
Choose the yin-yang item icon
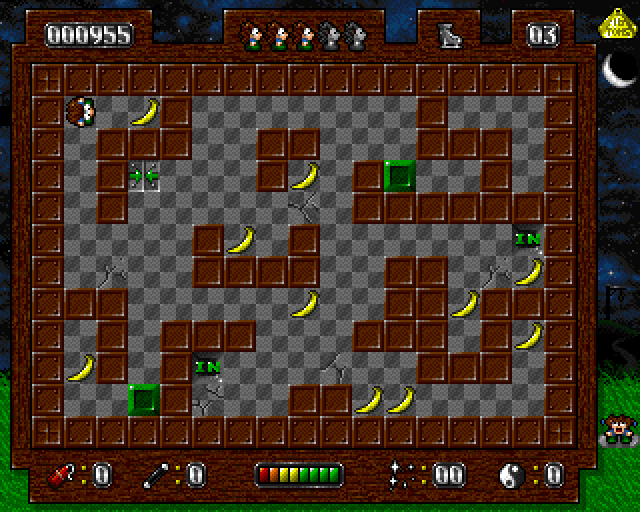click(512, 474)
